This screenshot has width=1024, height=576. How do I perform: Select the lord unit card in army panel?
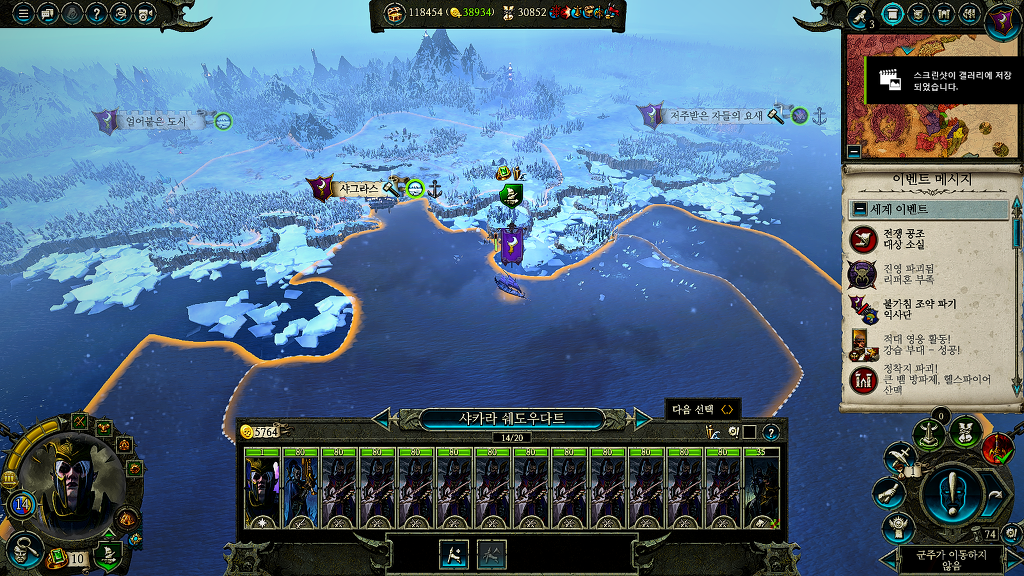click(262, 487)
